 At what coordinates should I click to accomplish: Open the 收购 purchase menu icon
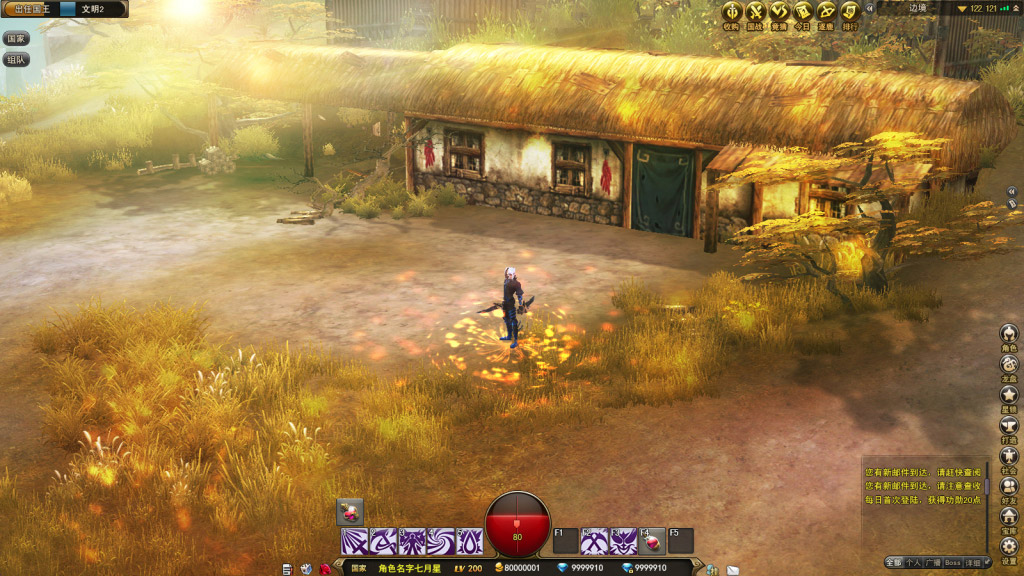click(732, 11)
